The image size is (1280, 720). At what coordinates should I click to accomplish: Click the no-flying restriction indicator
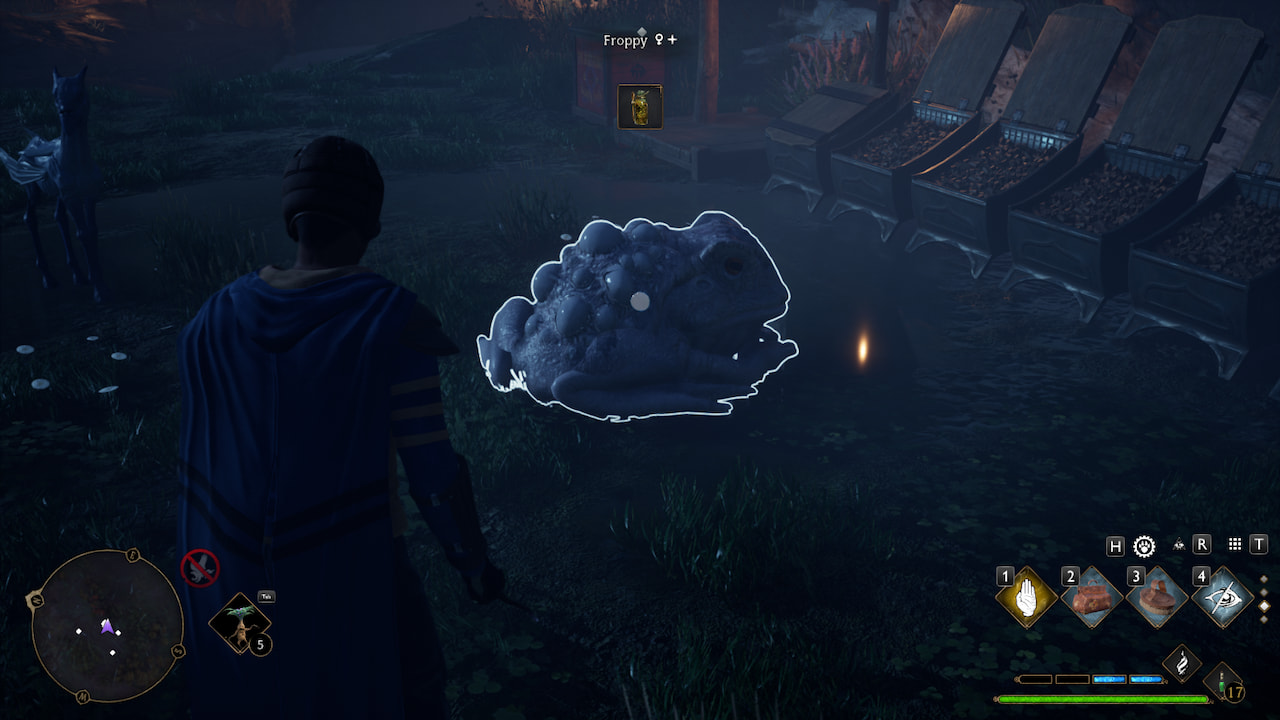(201, 568)
